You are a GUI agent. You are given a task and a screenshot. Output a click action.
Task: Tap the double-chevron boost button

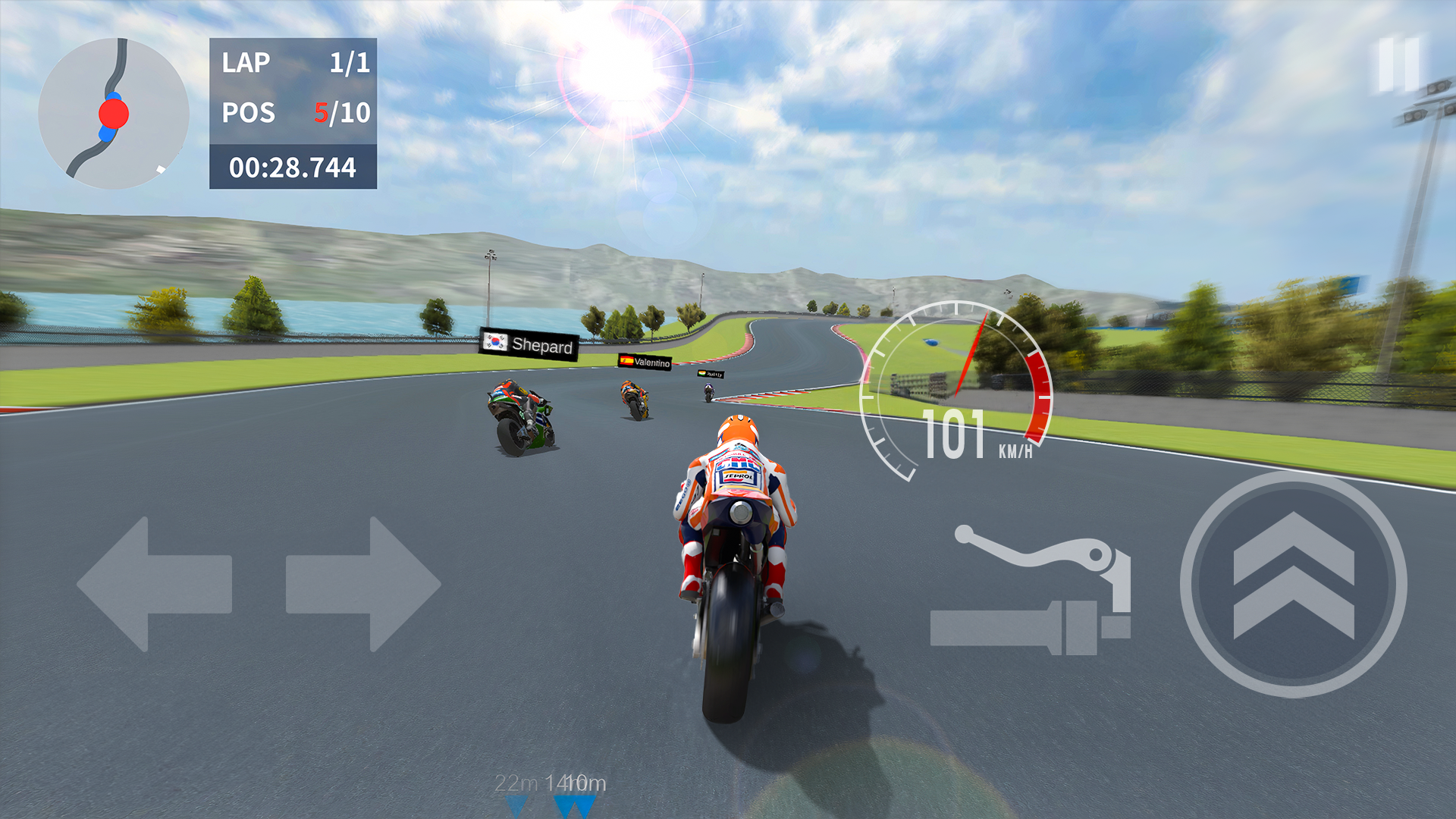(1293, 584)
